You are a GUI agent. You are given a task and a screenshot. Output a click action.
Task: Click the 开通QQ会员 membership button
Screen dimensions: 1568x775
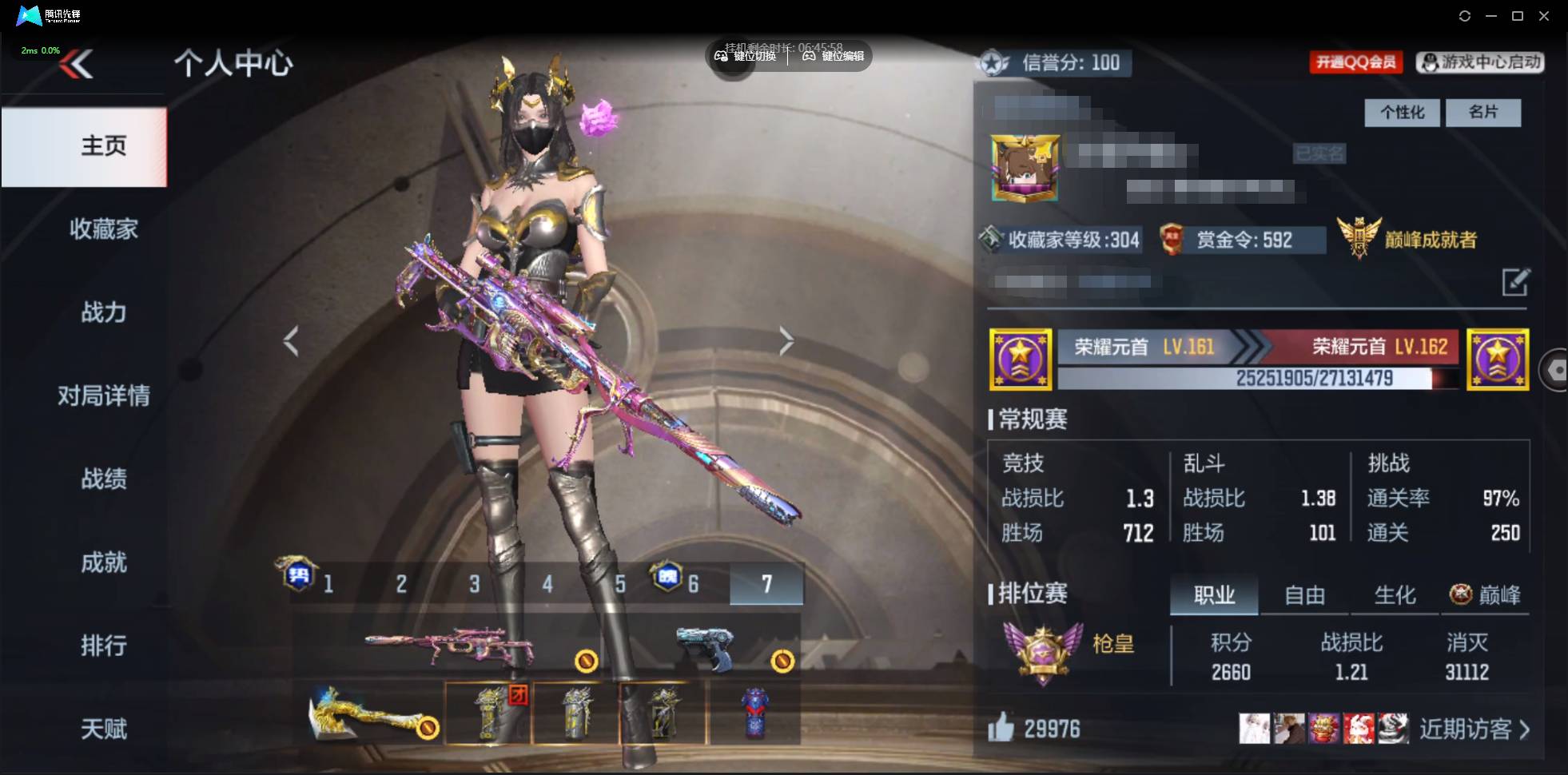coord(1355,62)
